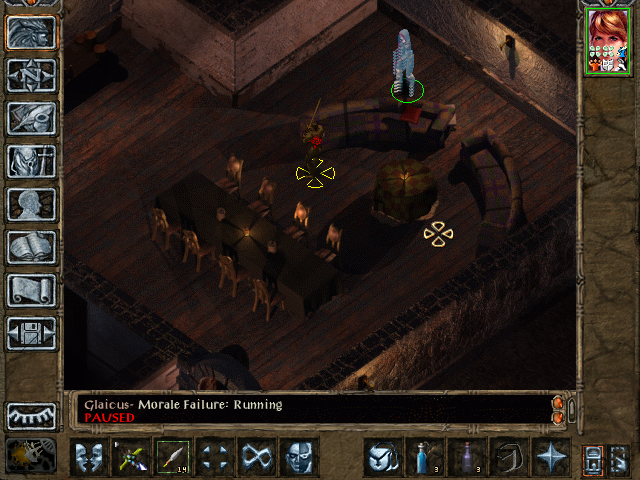
Task: Use the dark purple potion quick item
Action: 466,458
